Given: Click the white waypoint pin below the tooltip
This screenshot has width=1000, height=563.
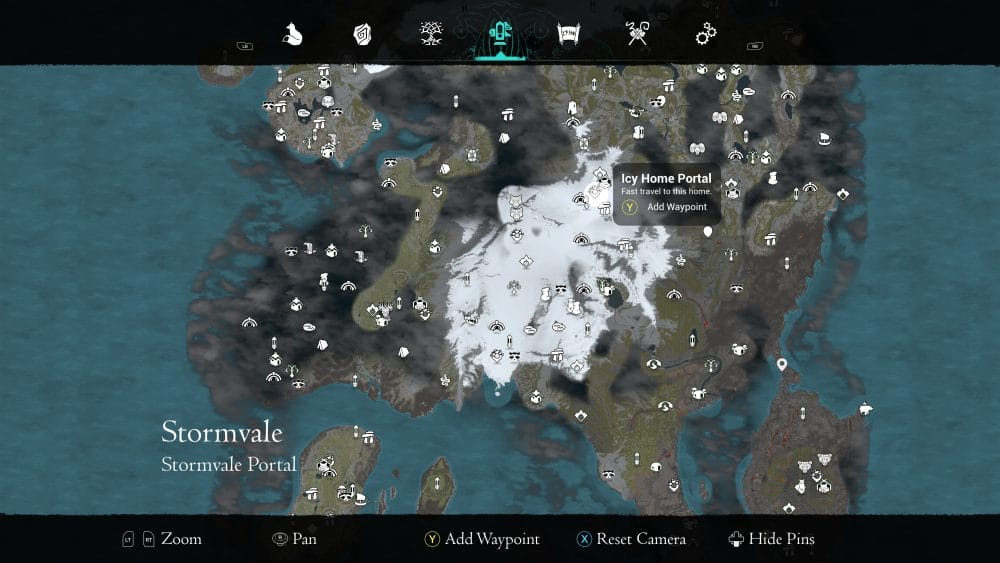Looking at the screenshot, I should coord(708,232).
